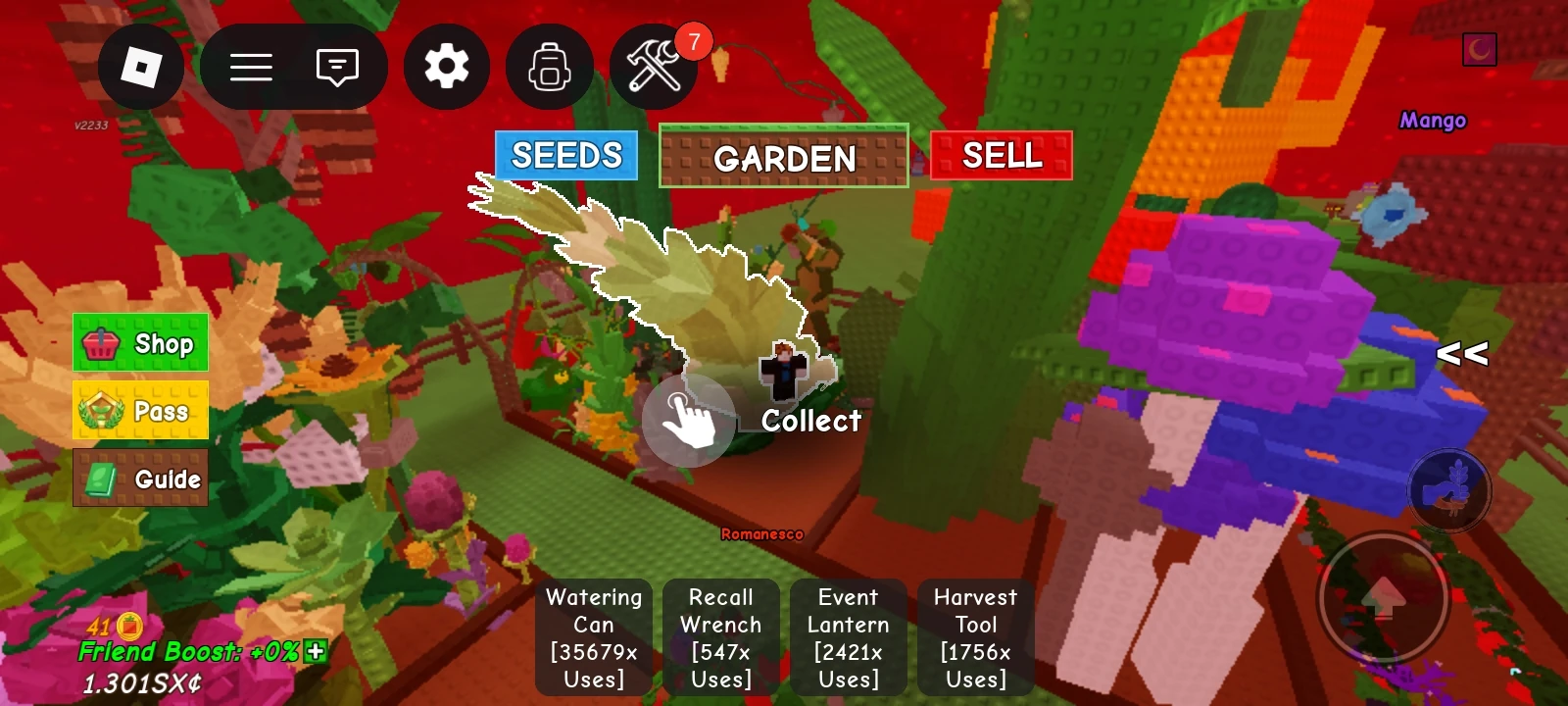Expand the hamburger menu

(252, 66)
